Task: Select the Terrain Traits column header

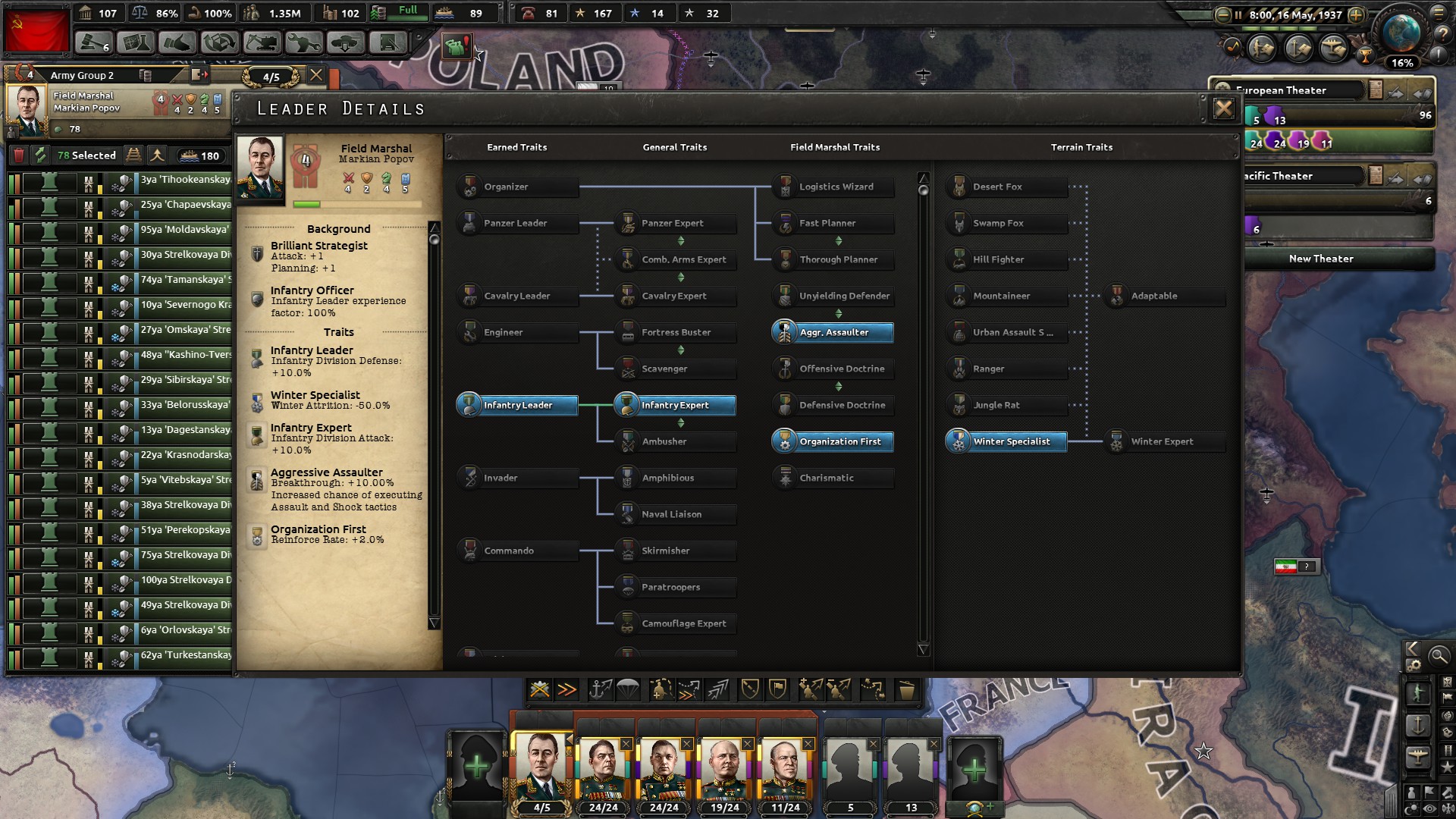Action: click(x=1082, y=147)
